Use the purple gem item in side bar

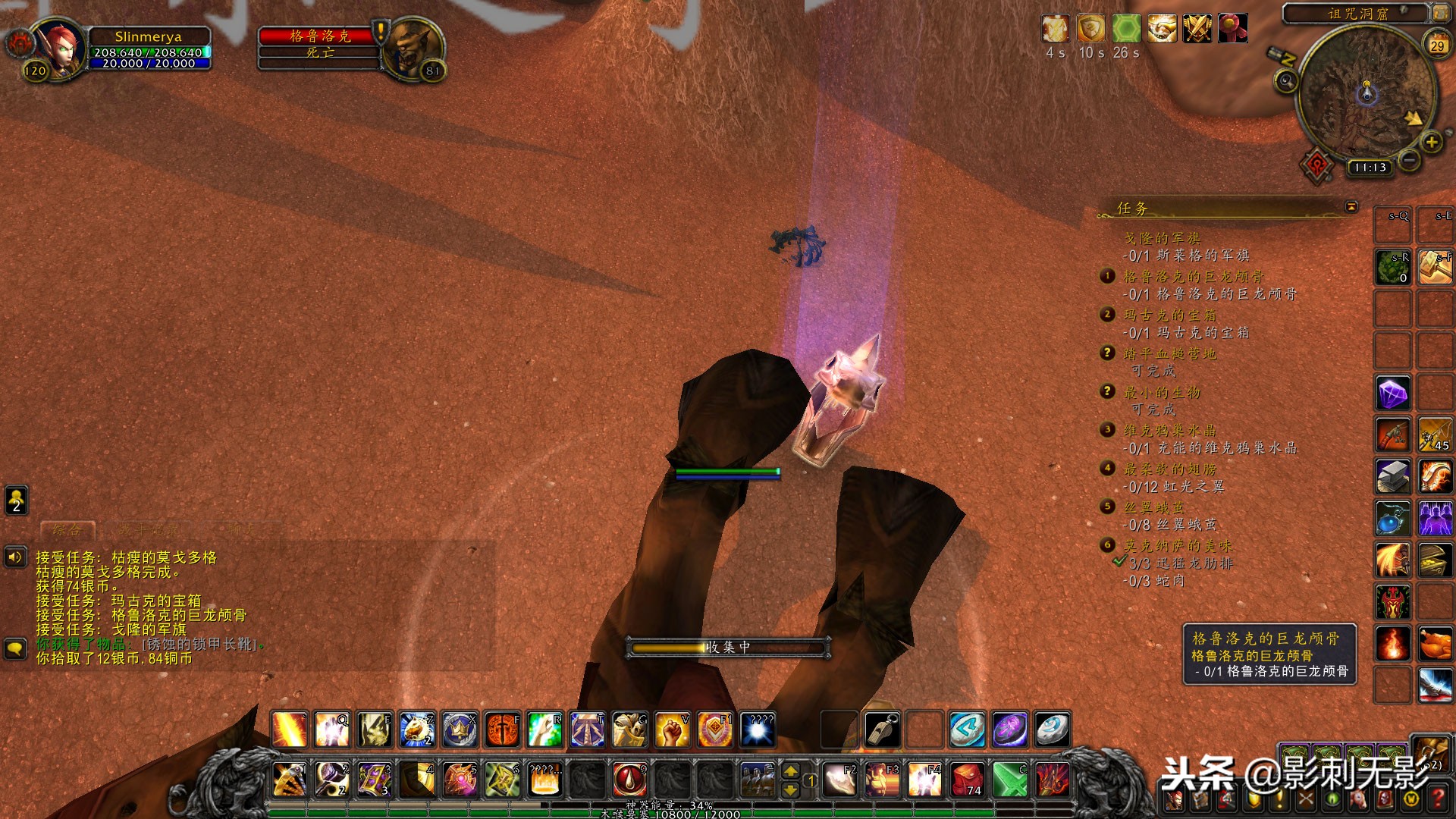coord(1393,394)
